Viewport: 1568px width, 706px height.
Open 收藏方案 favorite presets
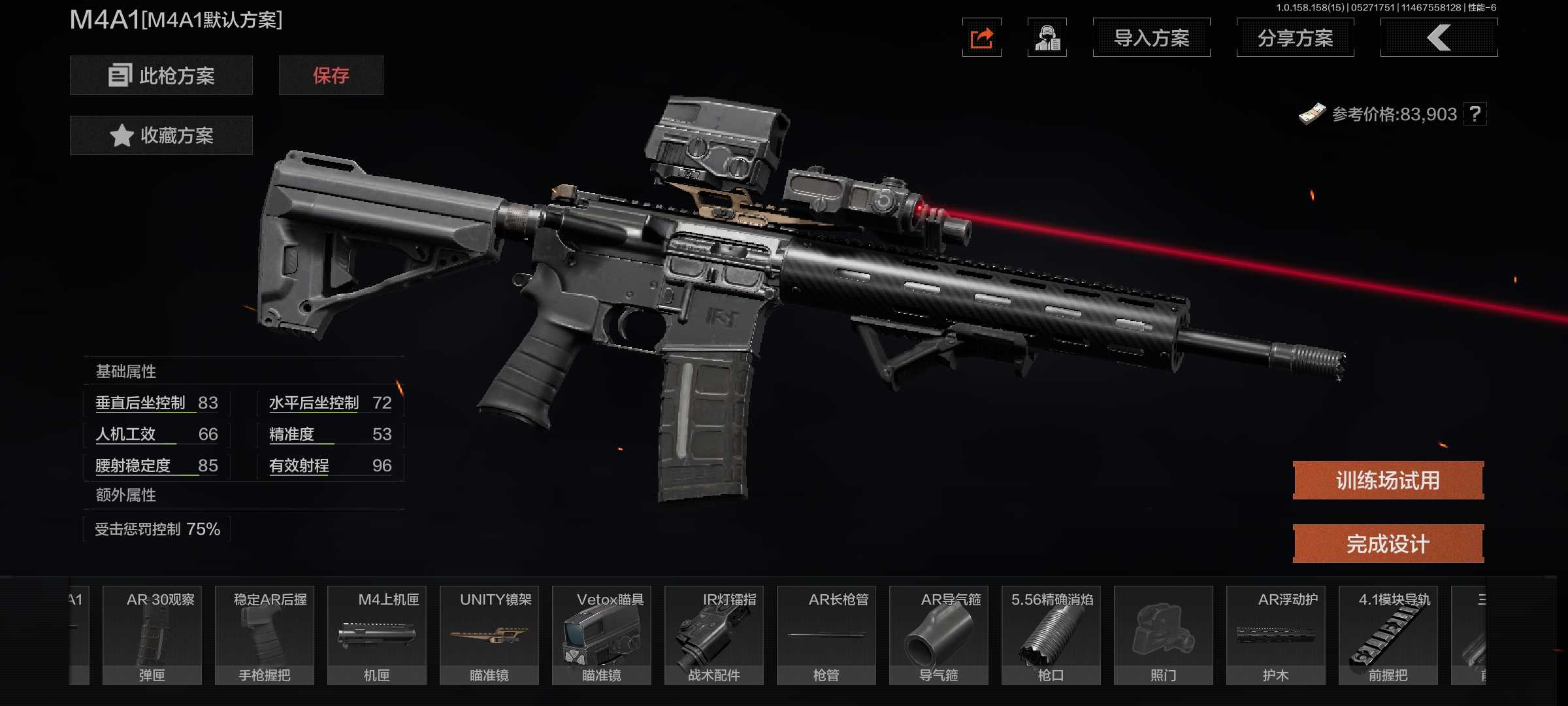[x=161, y=135]
